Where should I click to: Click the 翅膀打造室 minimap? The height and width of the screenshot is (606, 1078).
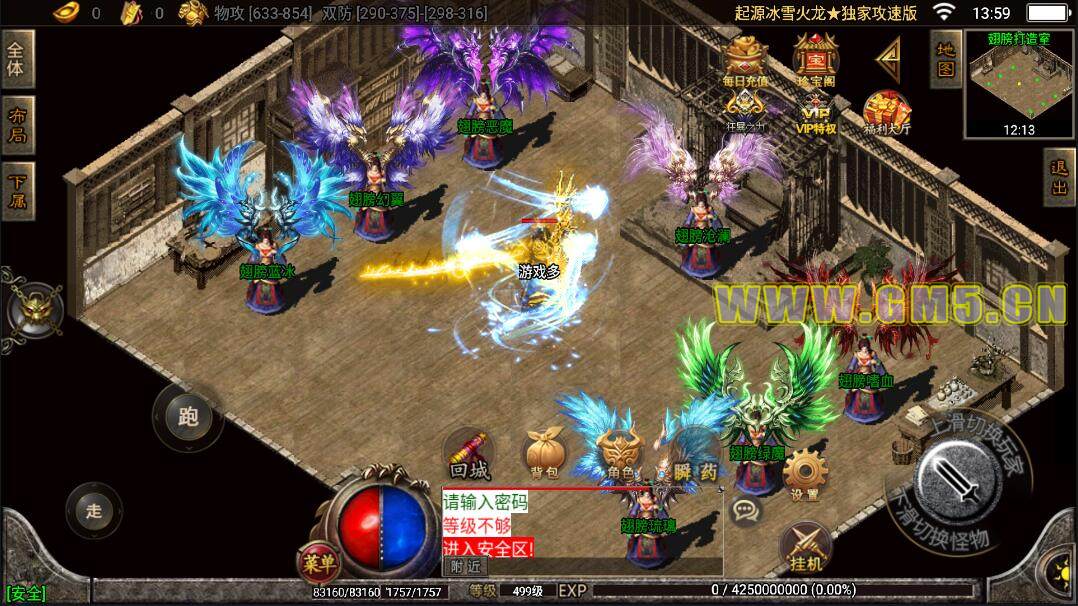point(1019,85)
